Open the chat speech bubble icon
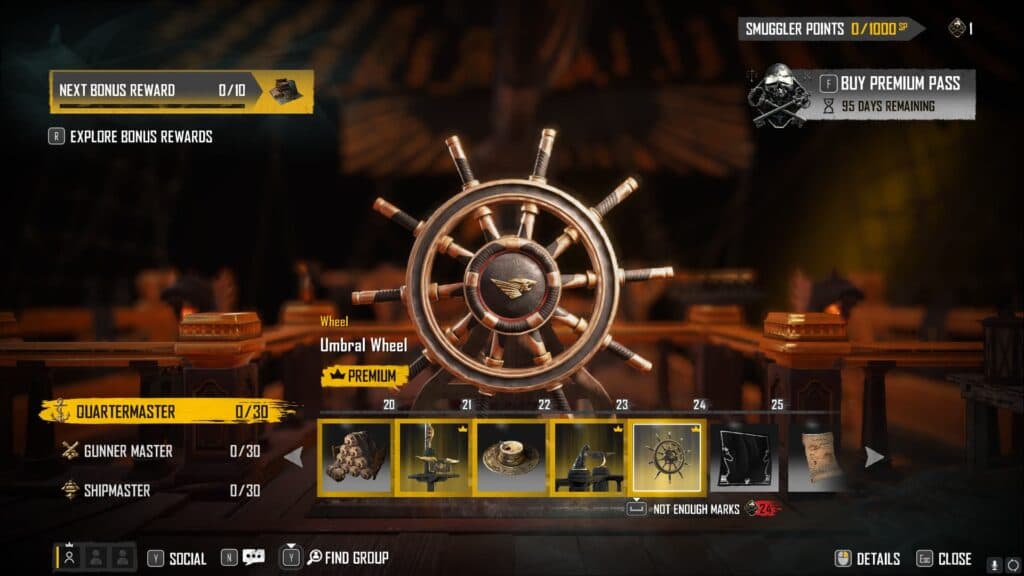 pyautogui.click(x=252, y=558)
